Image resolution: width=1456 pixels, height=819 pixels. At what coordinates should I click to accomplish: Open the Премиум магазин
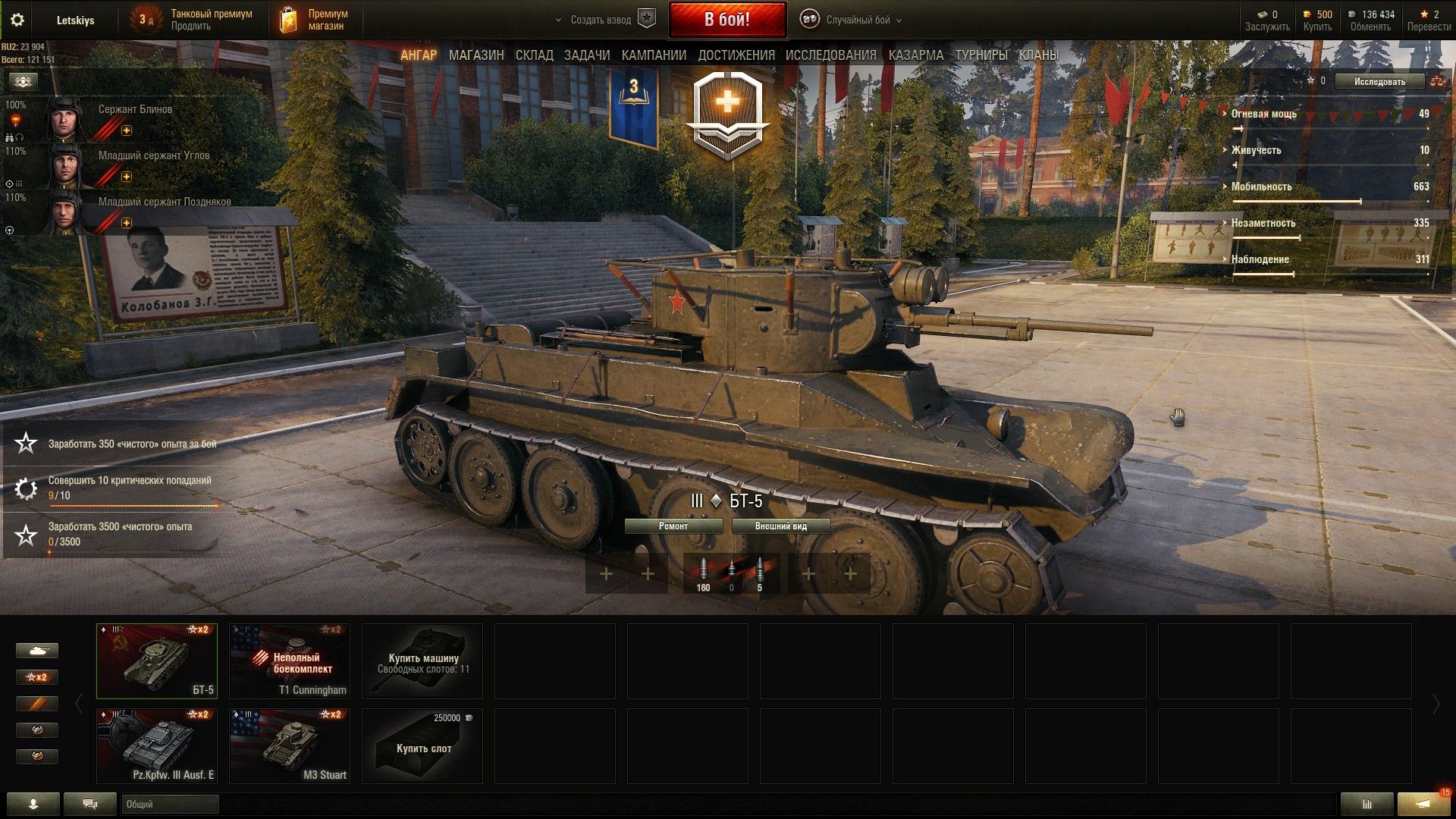click(x=314, y=20)
